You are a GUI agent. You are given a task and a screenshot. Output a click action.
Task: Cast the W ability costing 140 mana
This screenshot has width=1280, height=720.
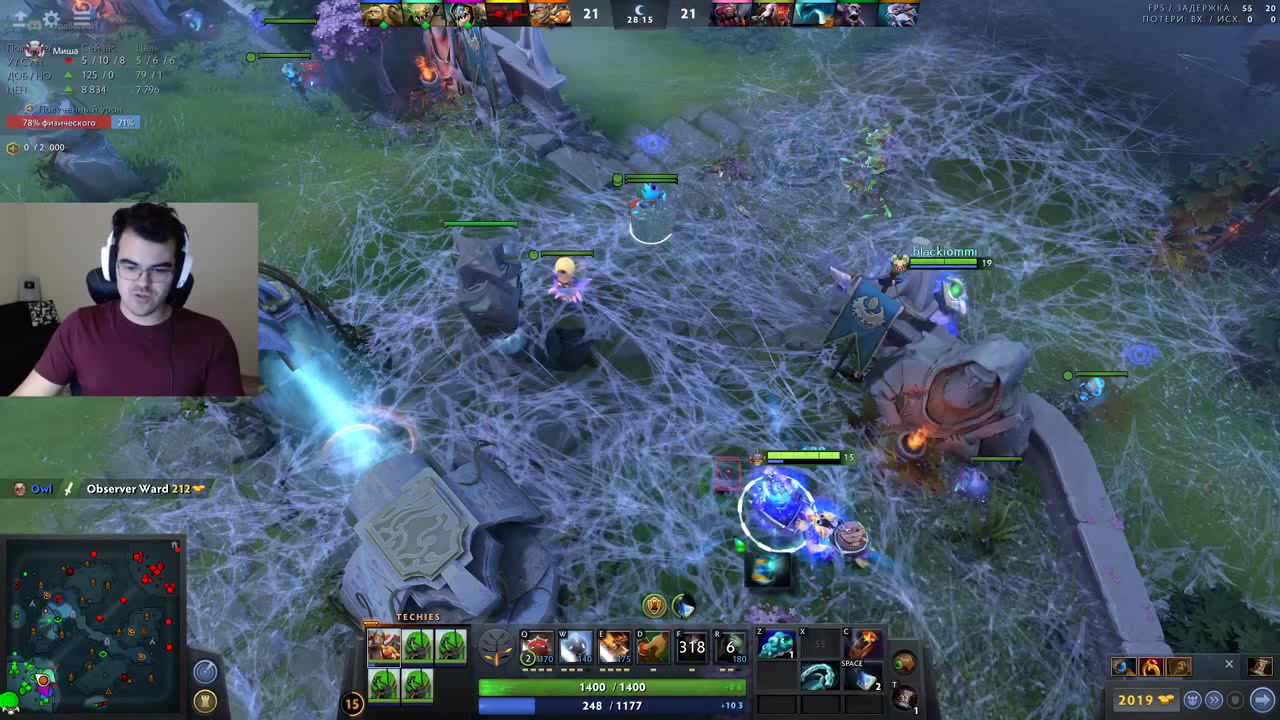pyautogui.click(x=575, y=647)
